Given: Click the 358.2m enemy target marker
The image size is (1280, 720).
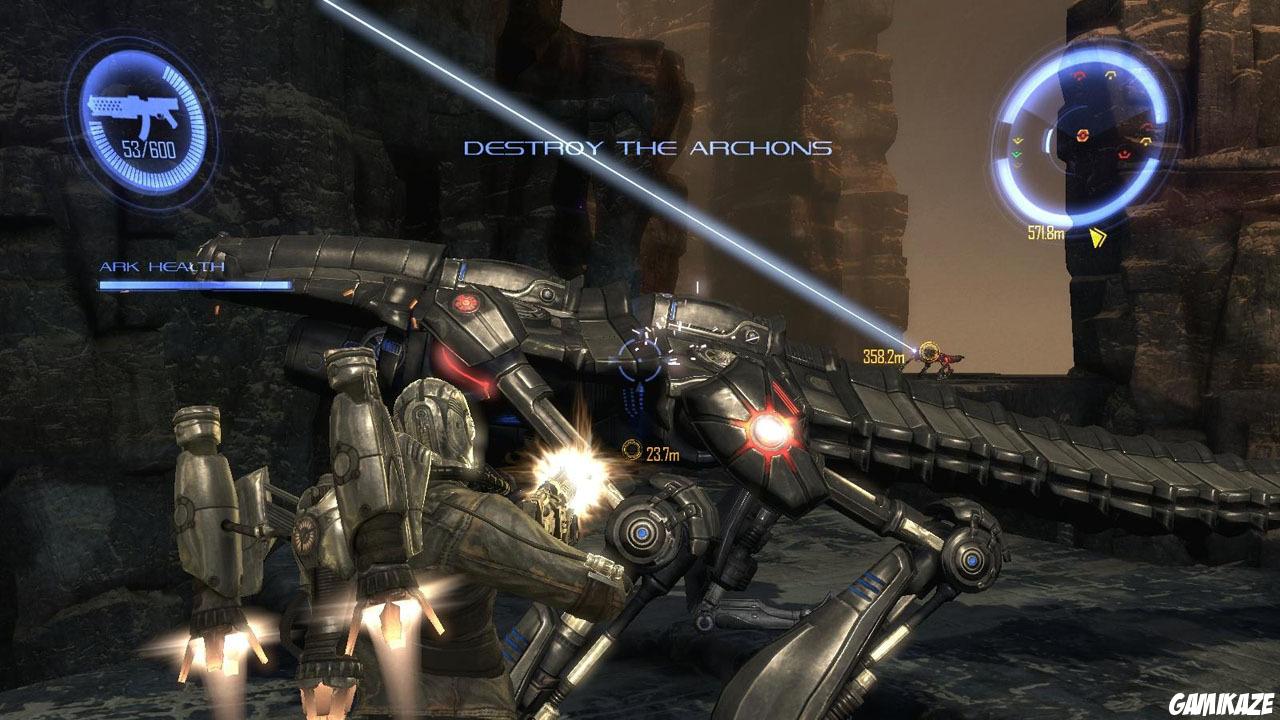Looking at the screenshot, I should 929,351.
